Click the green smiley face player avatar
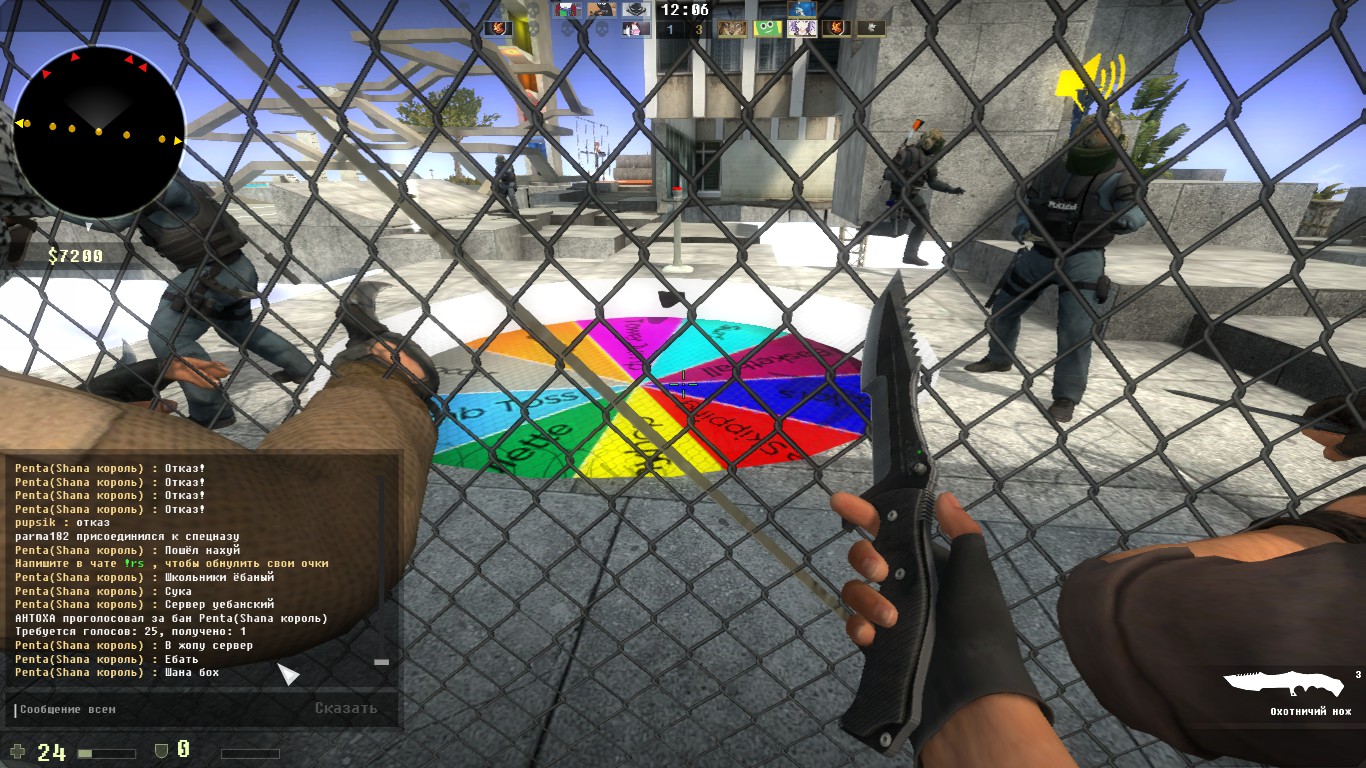This screenshot has width=1366, height=768. [x=767, y=29]
